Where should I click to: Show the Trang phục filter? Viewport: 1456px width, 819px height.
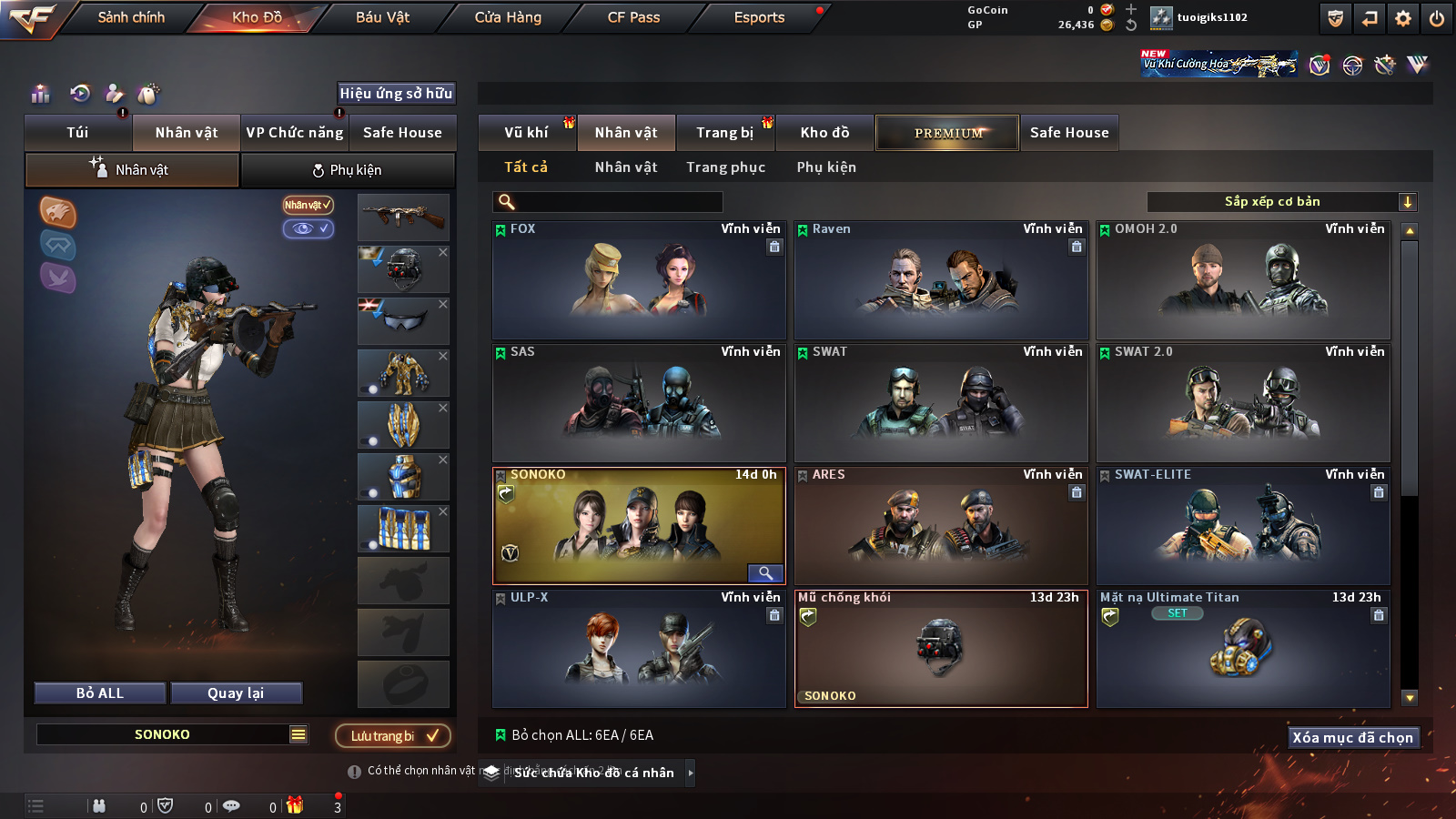point(725,167)
